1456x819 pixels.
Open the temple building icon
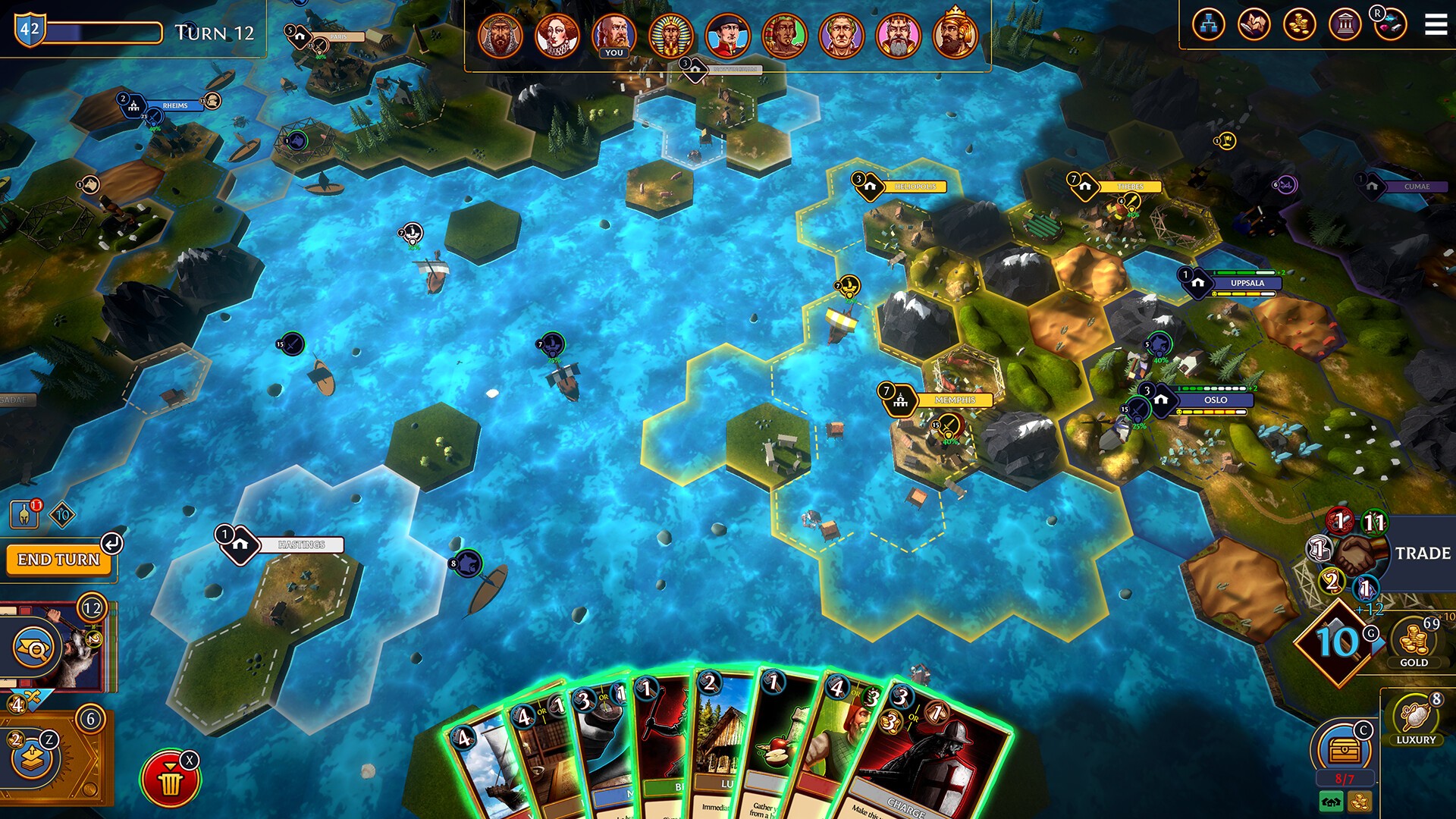pos(1345,25)
